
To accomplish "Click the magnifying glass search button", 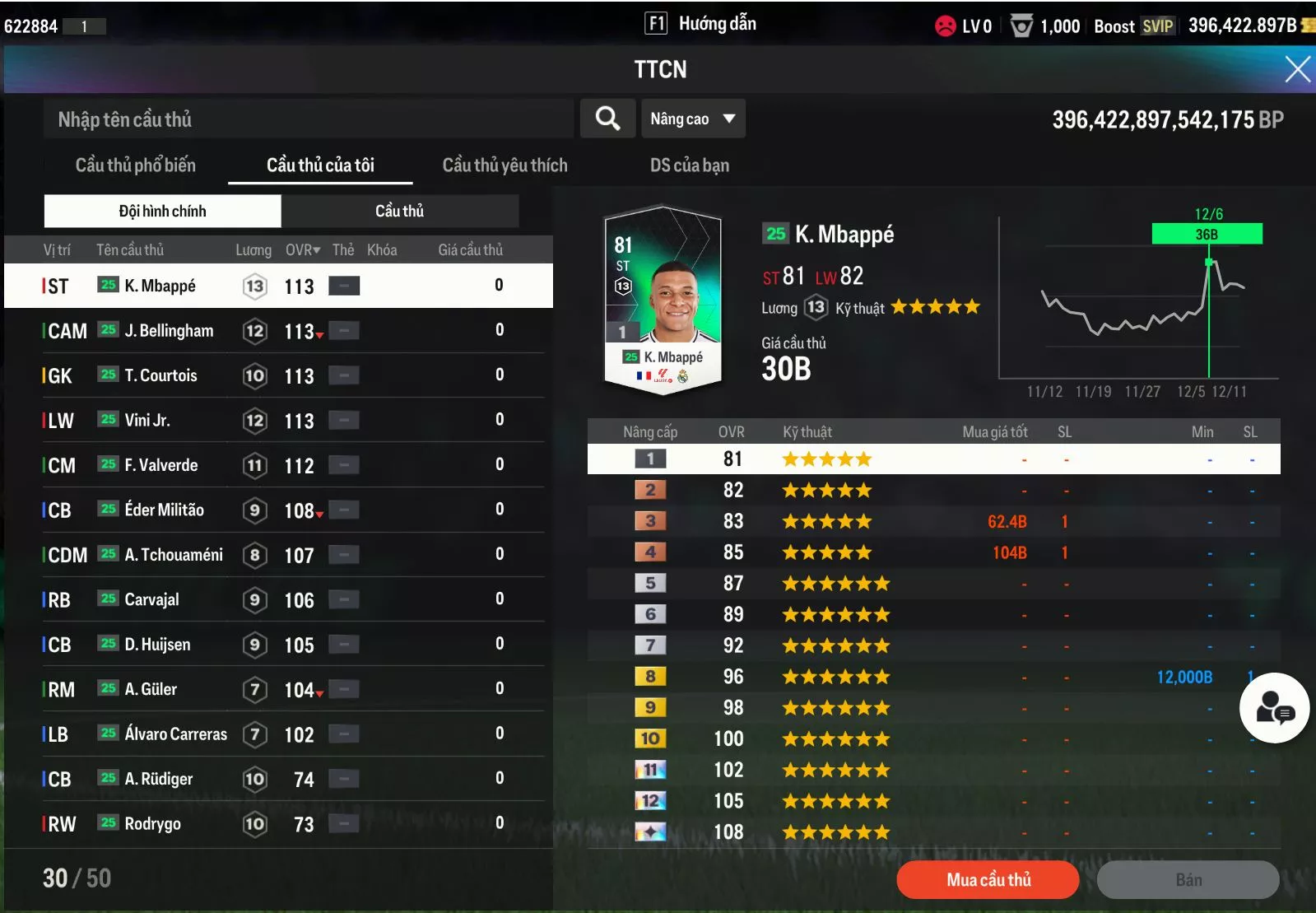I will coord(607,119).
